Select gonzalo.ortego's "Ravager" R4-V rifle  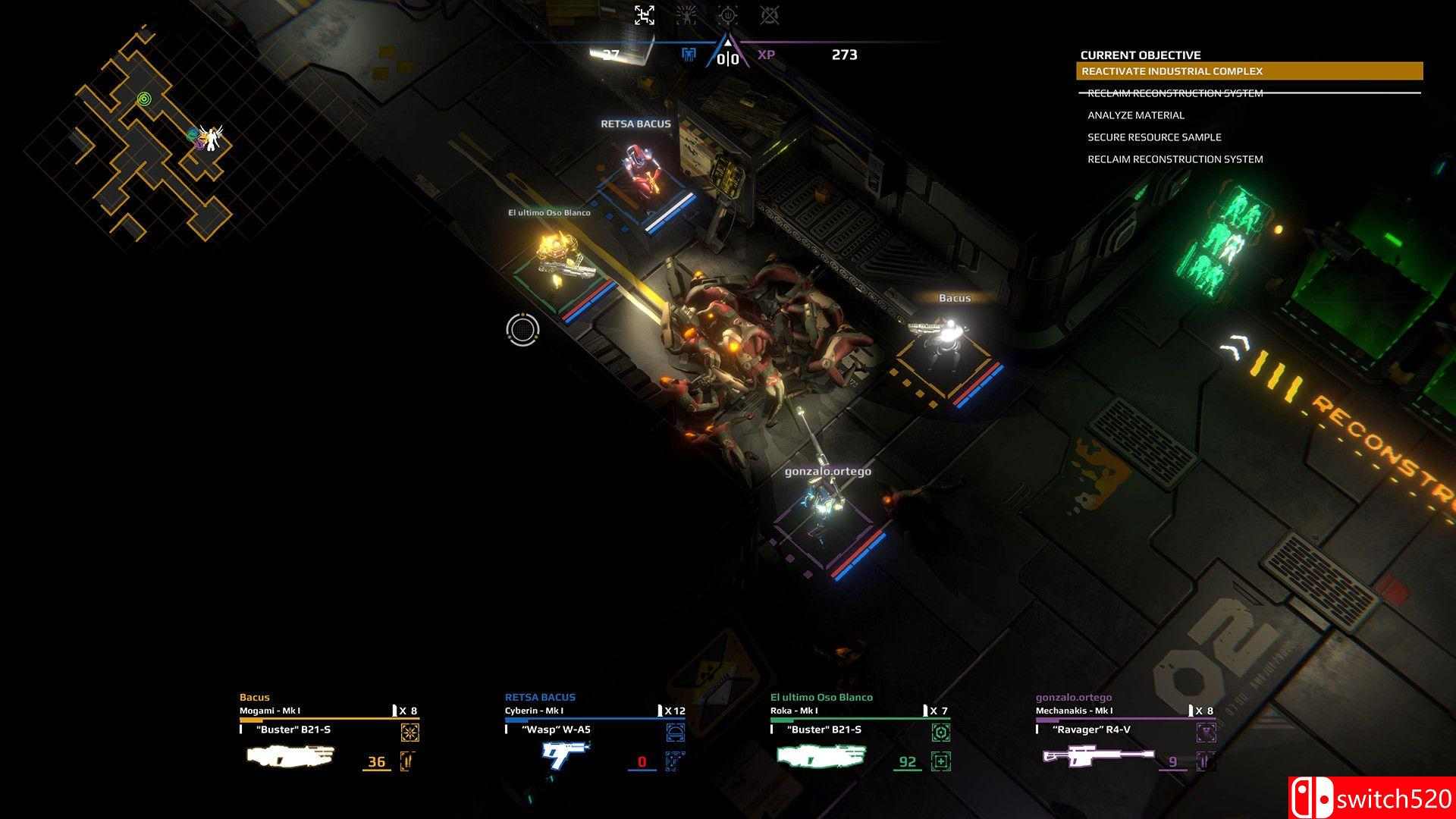(1098, 755)
